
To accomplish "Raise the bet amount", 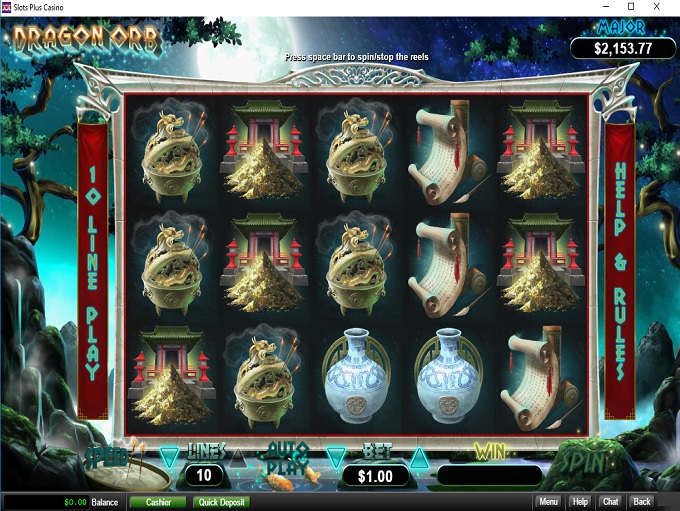I will click(x=419, y=458).
